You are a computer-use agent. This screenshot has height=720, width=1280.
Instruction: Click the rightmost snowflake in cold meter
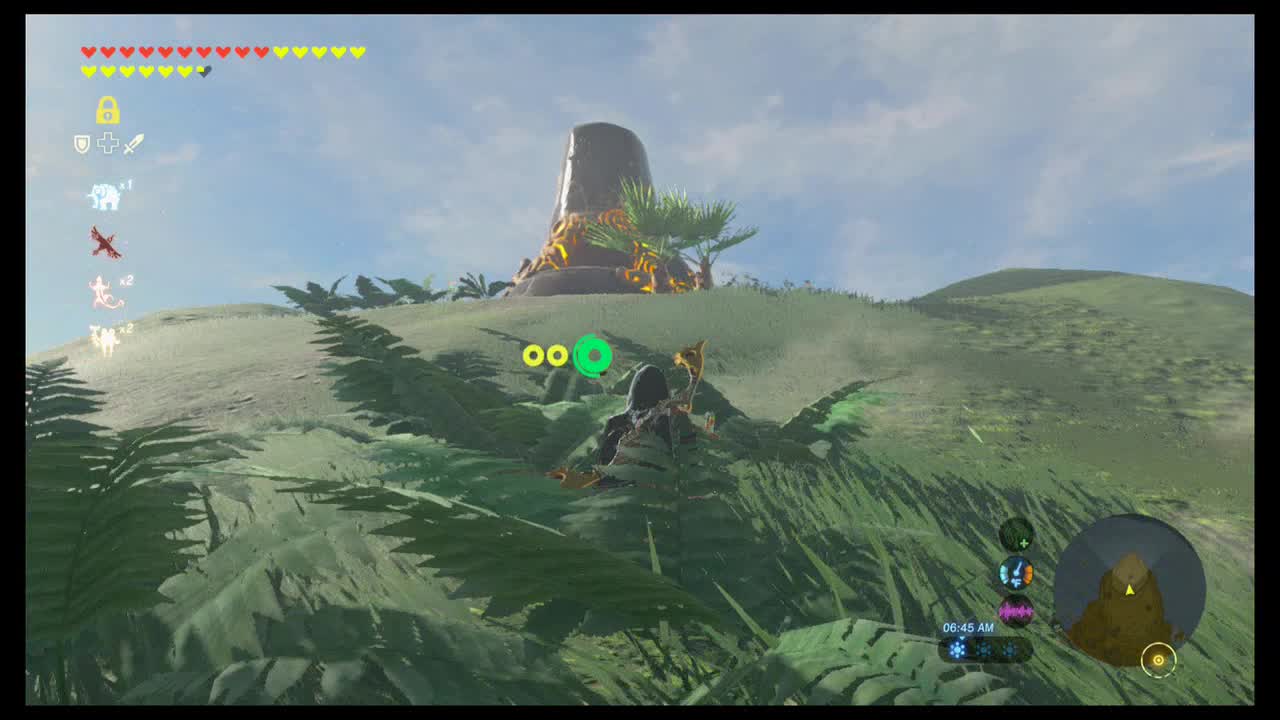[1010, 648]
